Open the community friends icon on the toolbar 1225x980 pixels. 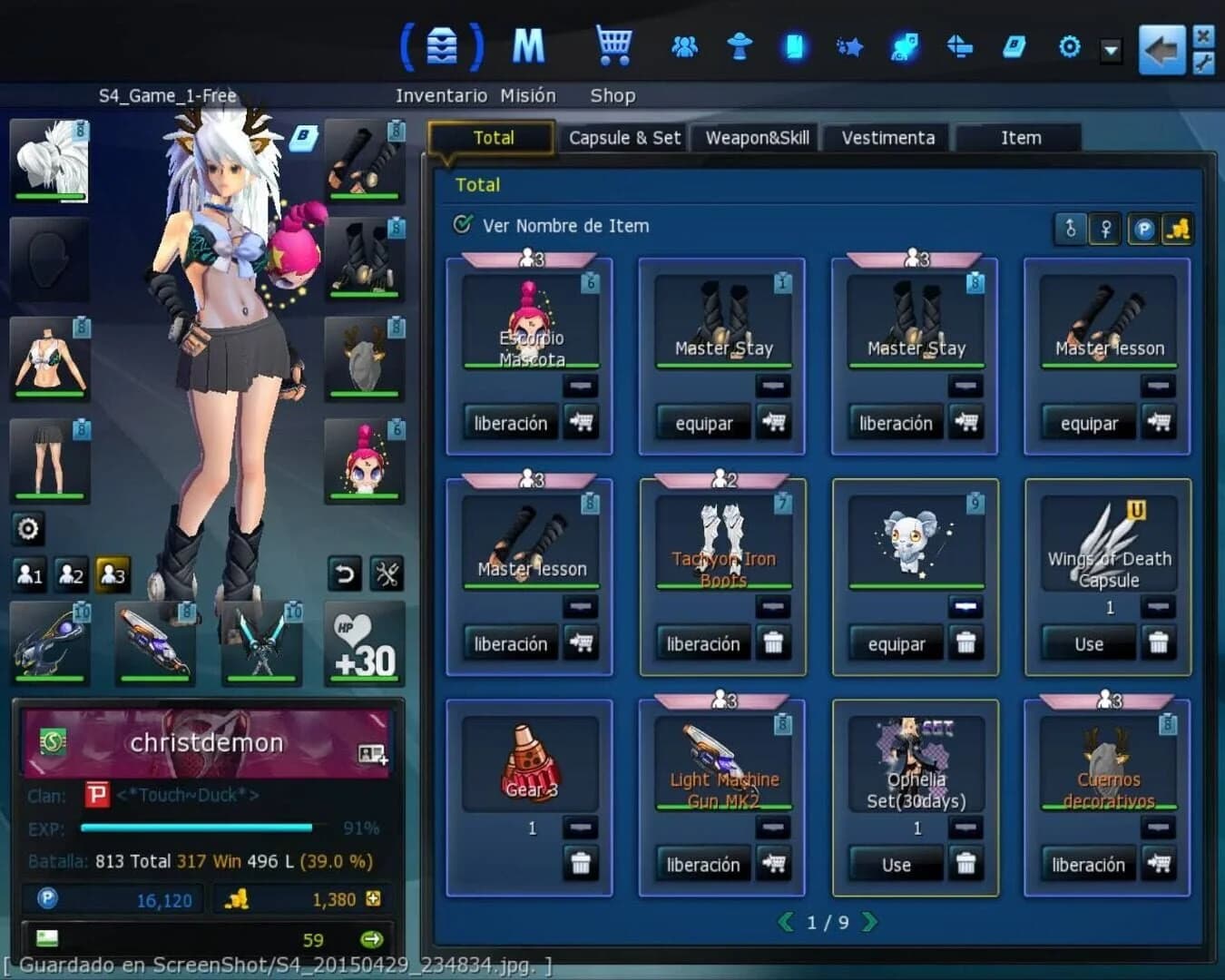pos(685,45)
